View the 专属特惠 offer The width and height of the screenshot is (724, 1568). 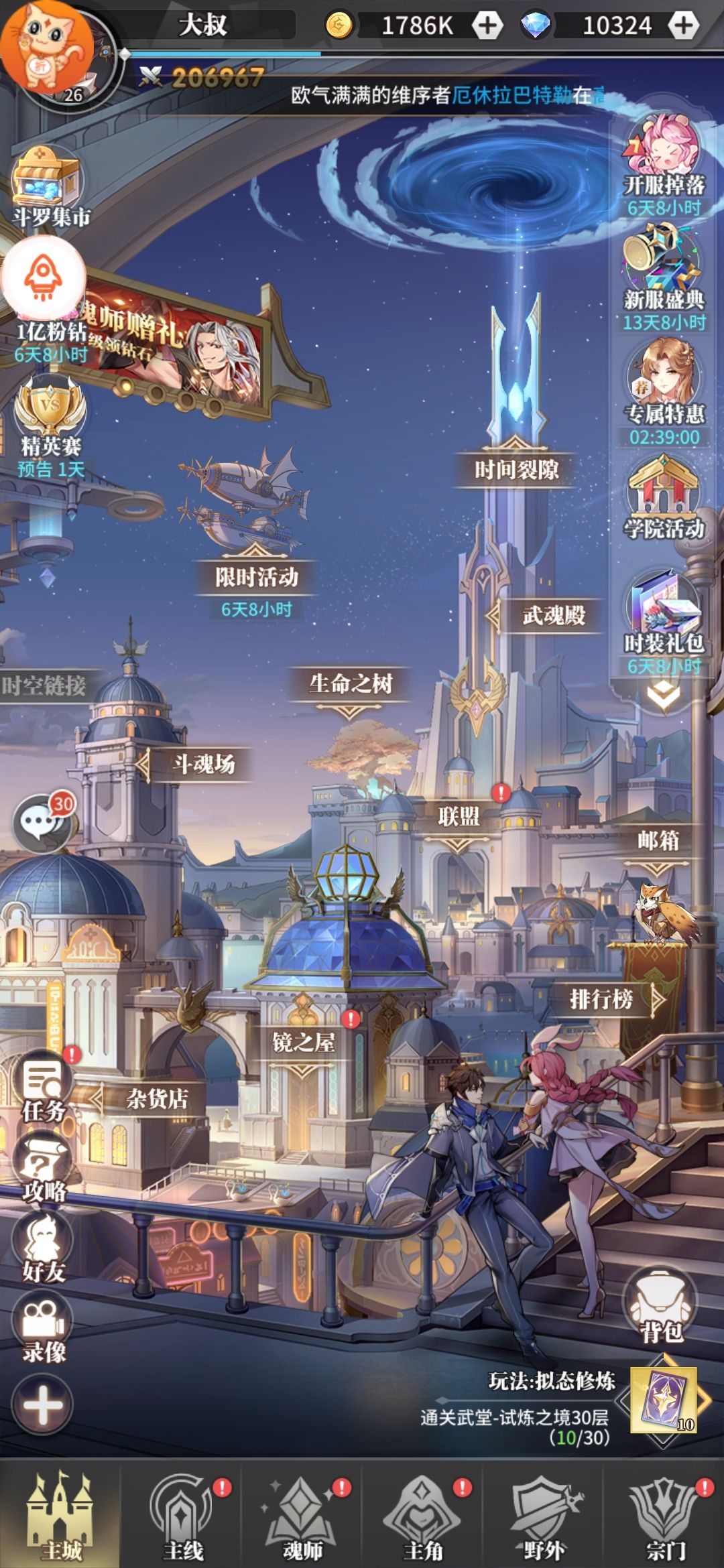click(663, 389)
